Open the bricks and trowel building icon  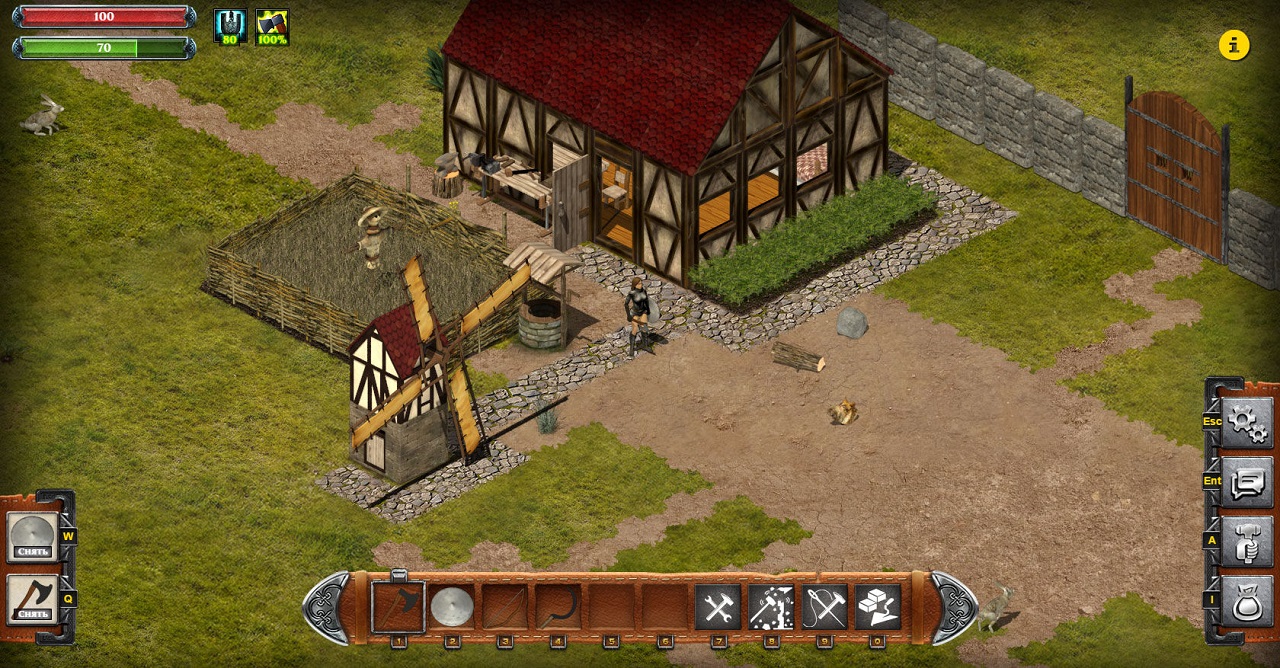point(878,607)
